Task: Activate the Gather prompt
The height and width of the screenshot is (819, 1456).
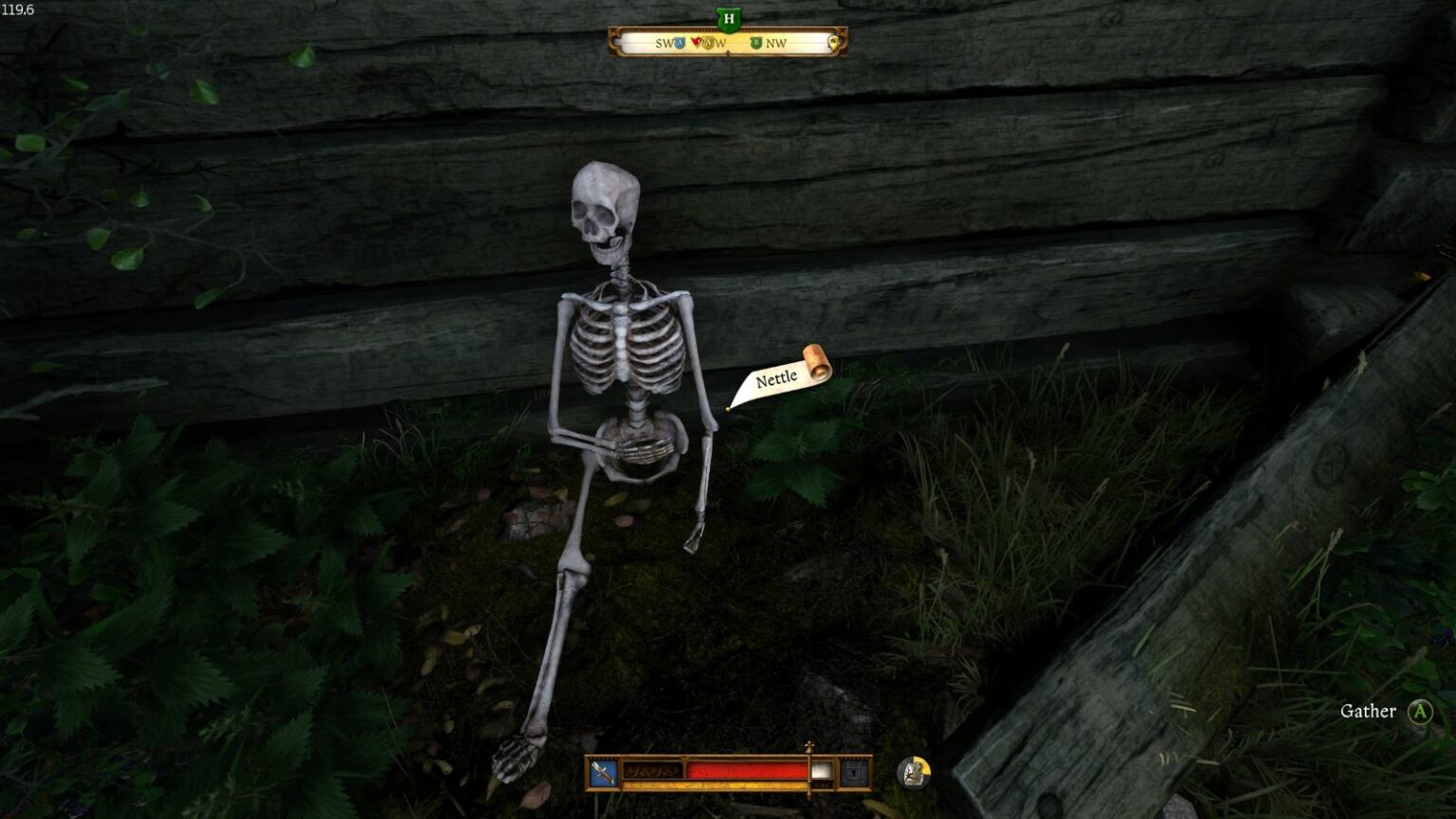Action: pyautogui.click(x=1371, y=711)
